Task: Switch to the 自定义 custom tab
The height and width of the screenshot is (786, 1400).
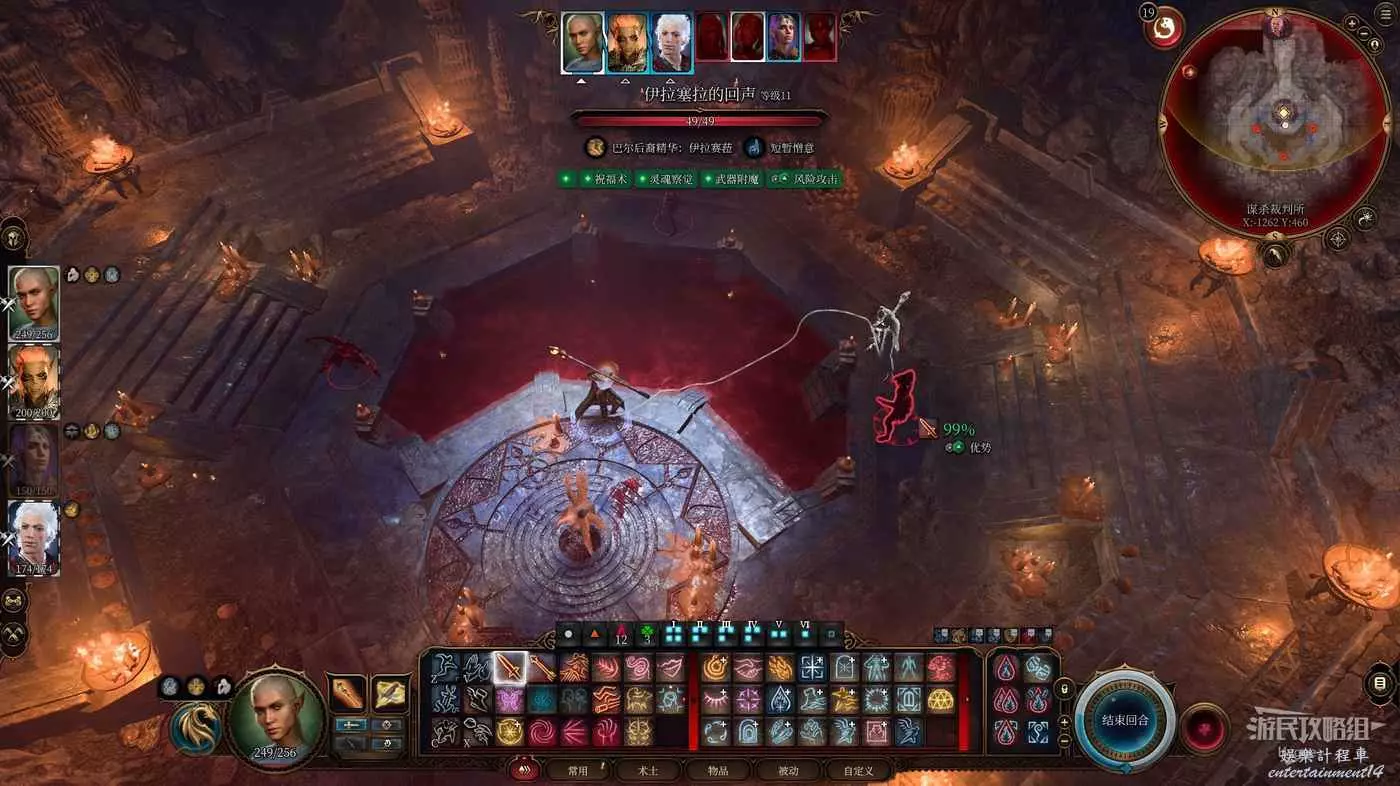Action: 858,771
